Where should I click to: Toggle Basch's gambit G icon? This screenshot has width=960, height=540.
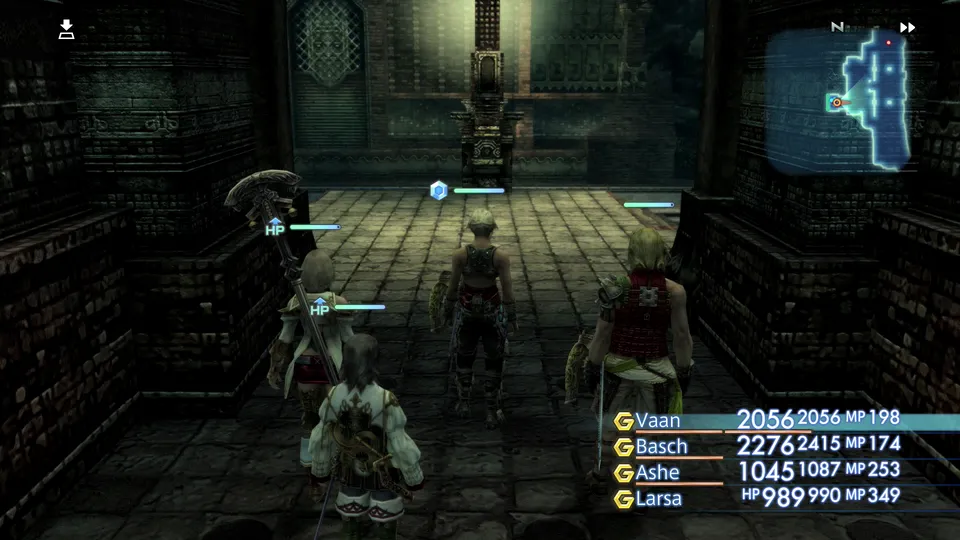(623, 445)
